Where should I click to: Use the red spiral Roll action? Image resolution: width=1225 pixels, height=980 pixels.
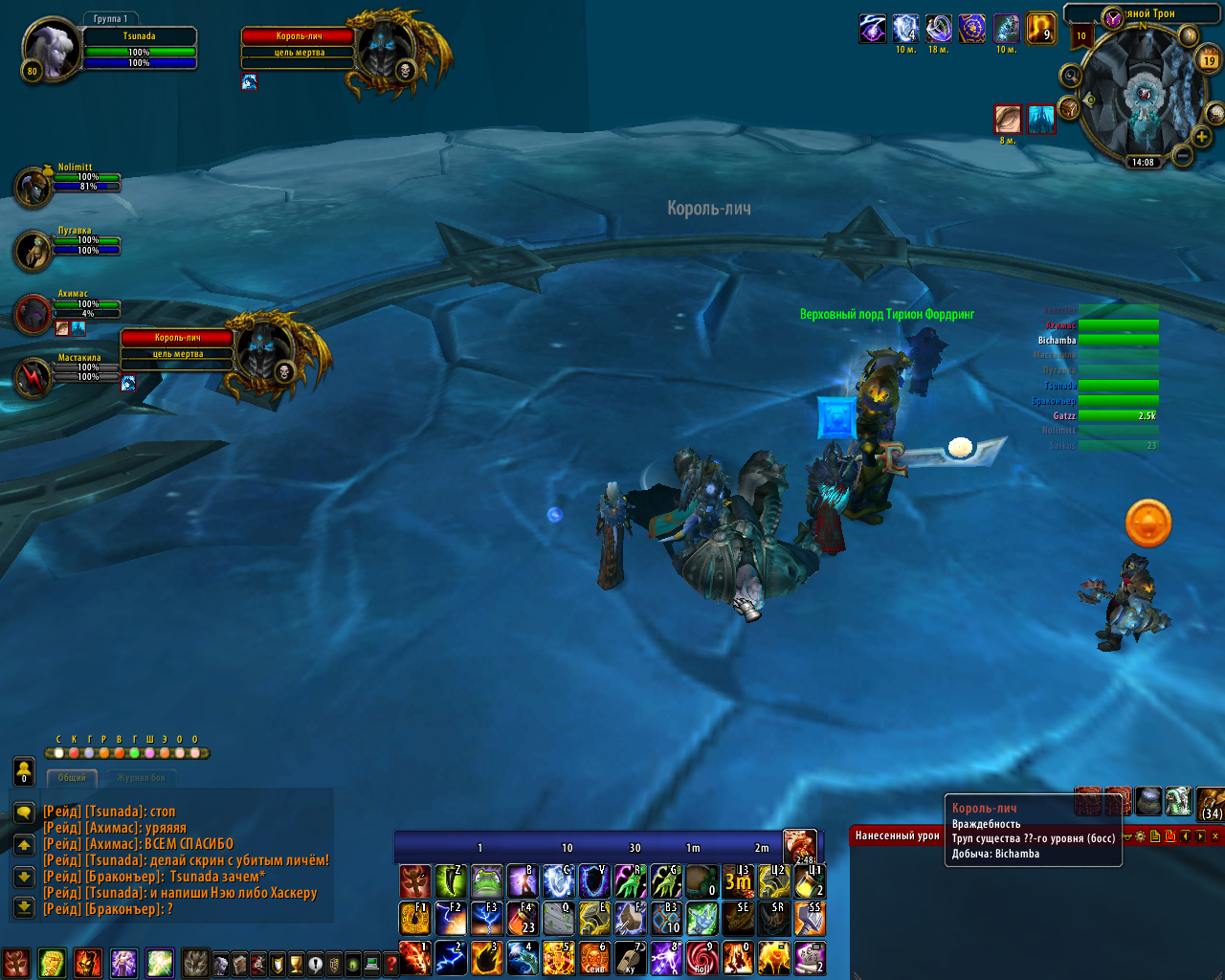702,957
